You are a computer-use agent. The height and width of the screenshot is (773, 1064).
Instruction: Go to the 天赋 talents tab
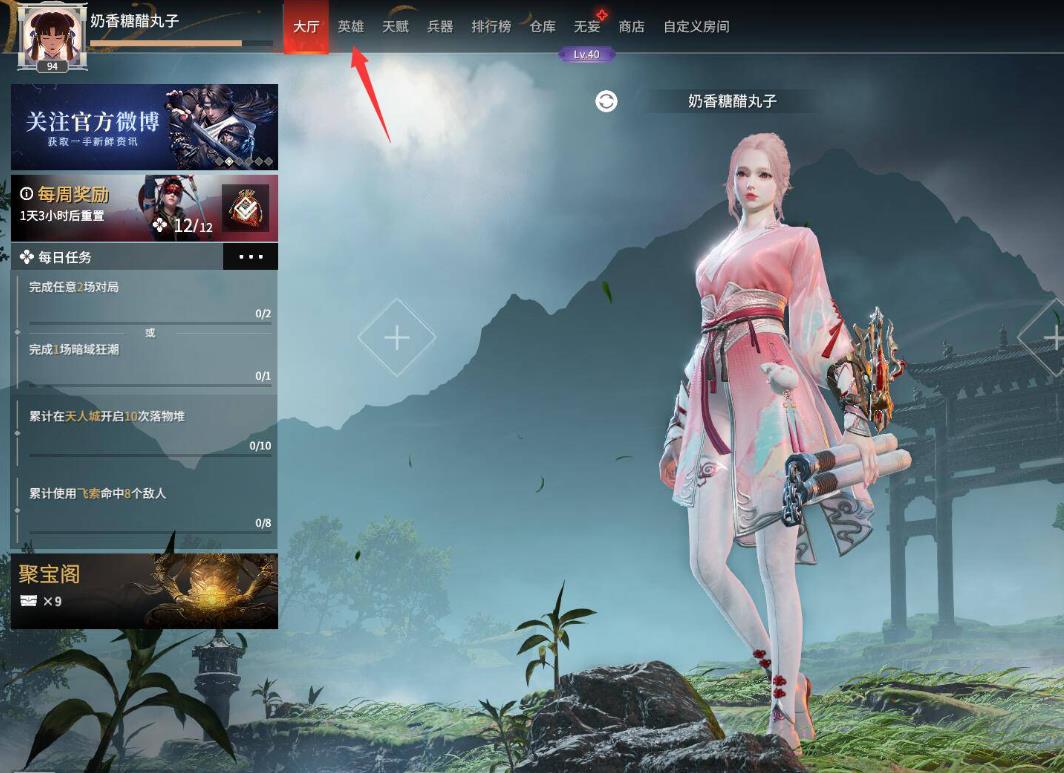pyautogui.click(x=396, y=27)
